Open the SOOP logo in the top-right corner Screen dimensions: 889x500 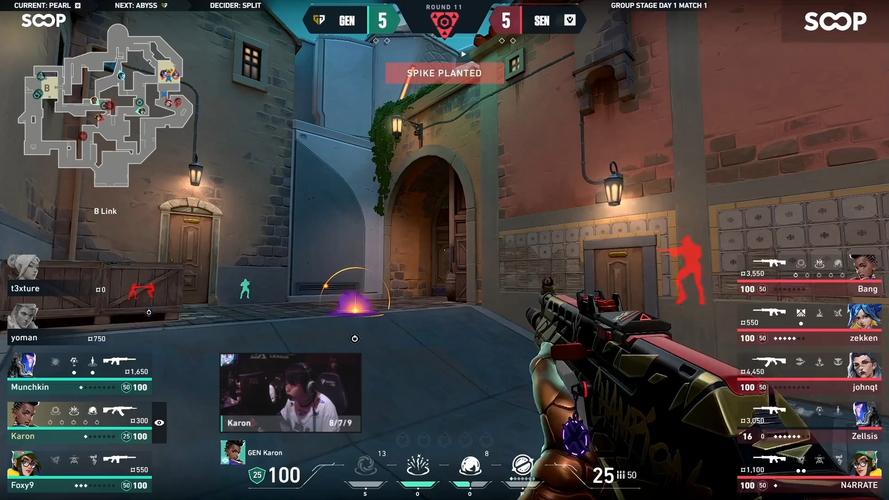coord(835,21)
